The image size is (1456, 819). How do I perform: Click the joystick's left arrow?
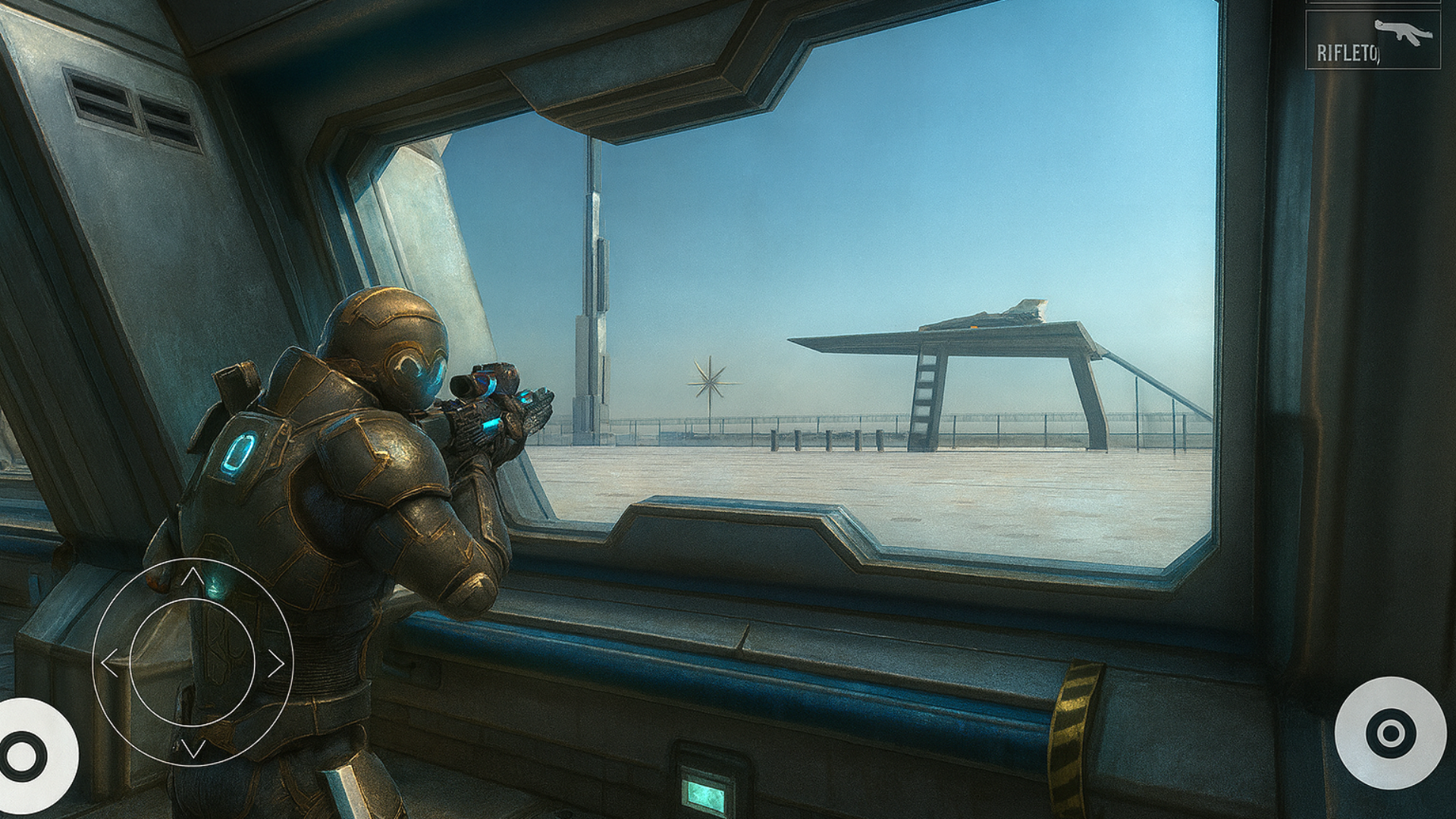110,664
